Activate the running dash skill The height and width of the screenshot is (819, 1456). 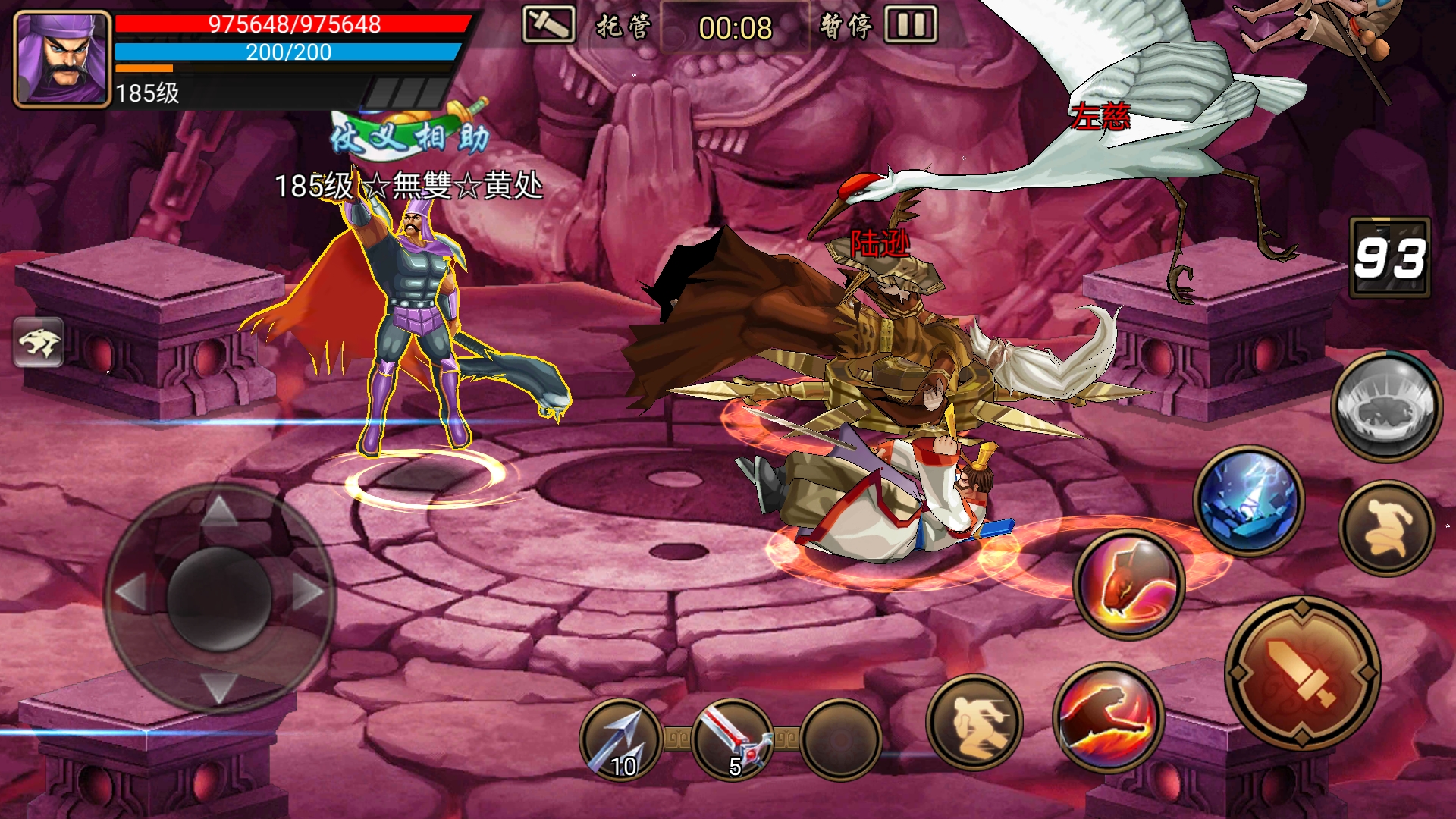point(974,721)
